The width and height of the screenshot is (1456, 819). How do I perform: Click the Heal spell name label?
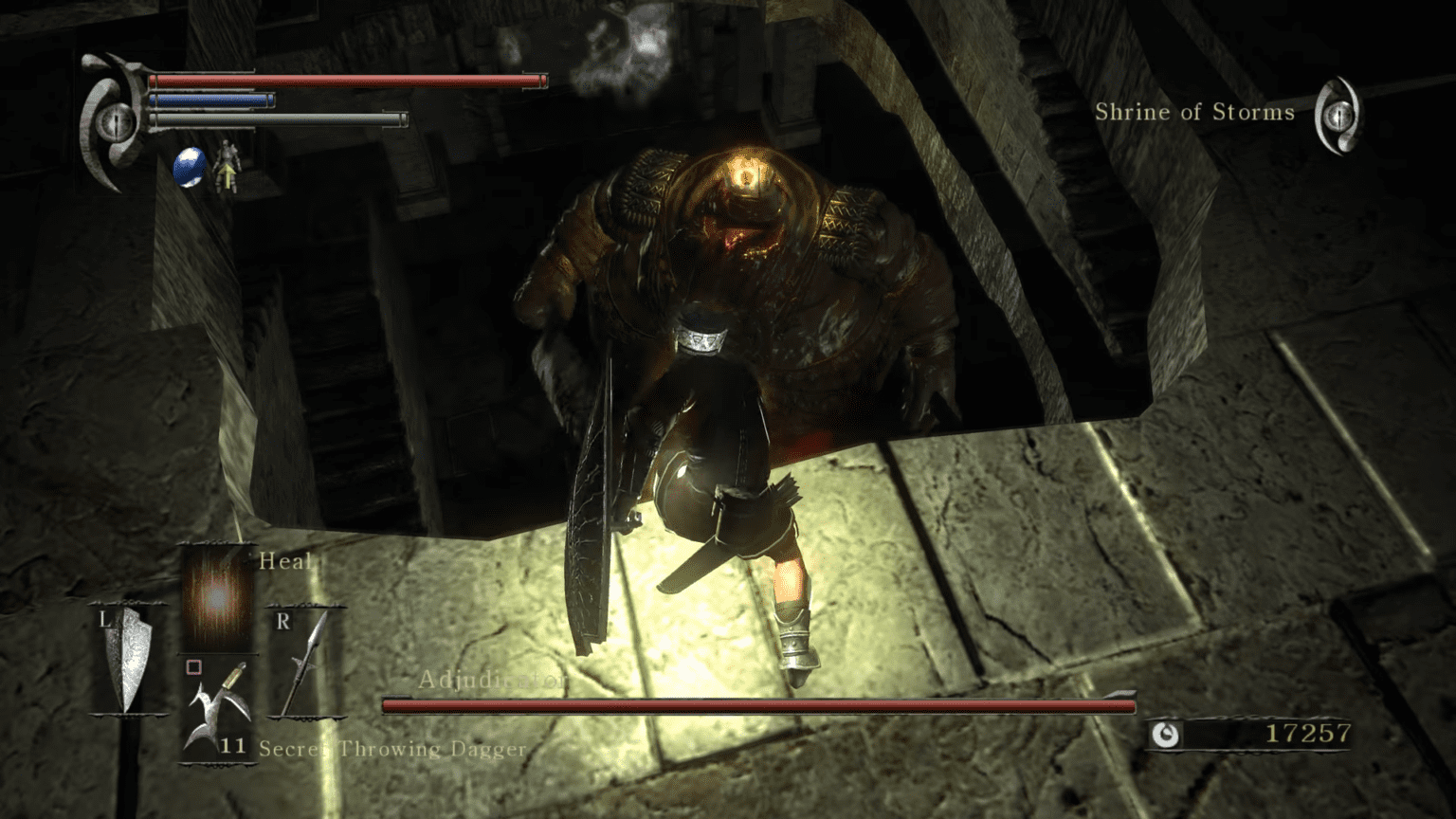pyautogui.click(x=285, y=561)
